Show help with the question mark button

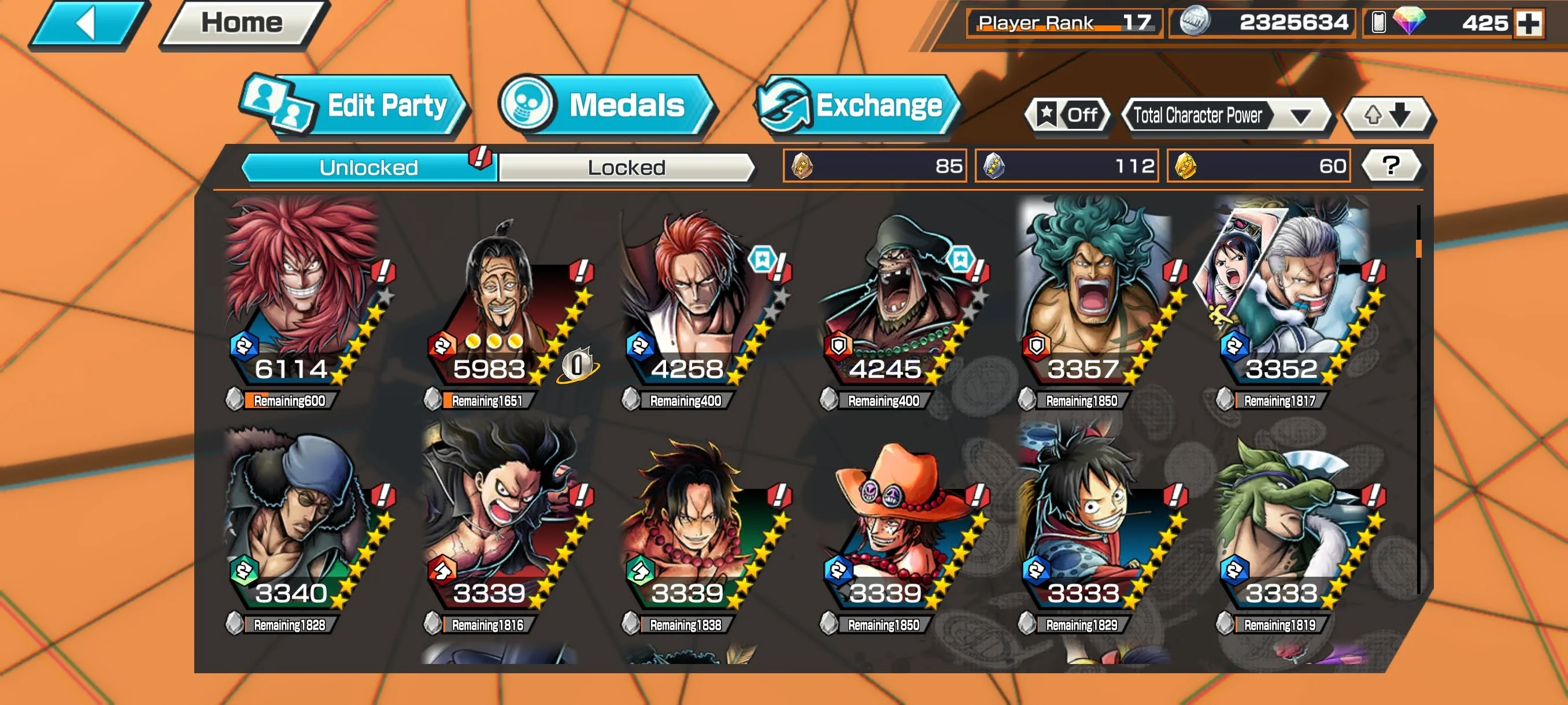(1391, 165)
